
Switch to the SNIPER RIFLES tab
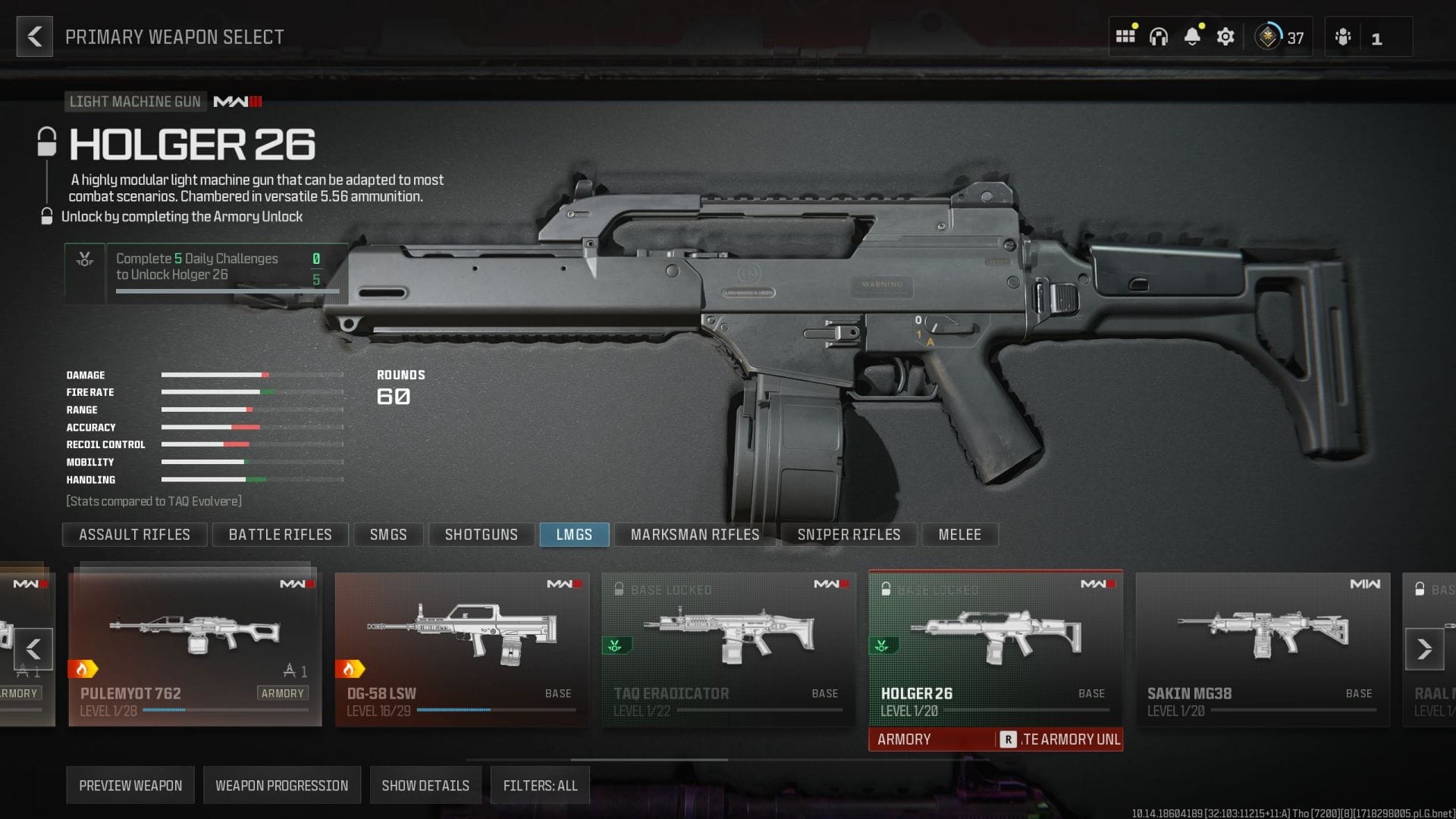click(x=849, y=535)
